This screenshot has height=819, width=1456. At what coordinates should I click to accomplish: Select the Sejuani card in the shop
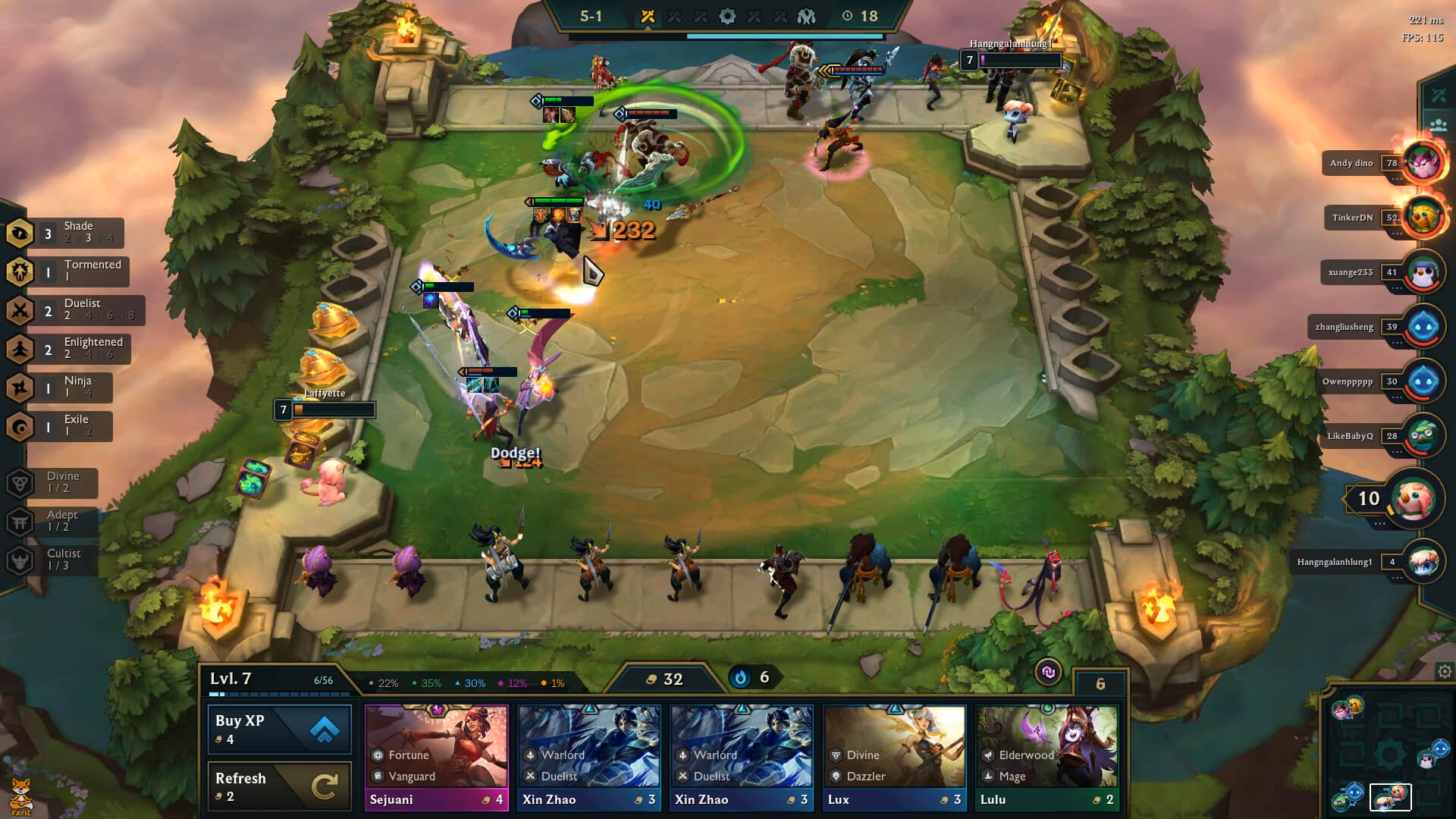tap(437, 755)
